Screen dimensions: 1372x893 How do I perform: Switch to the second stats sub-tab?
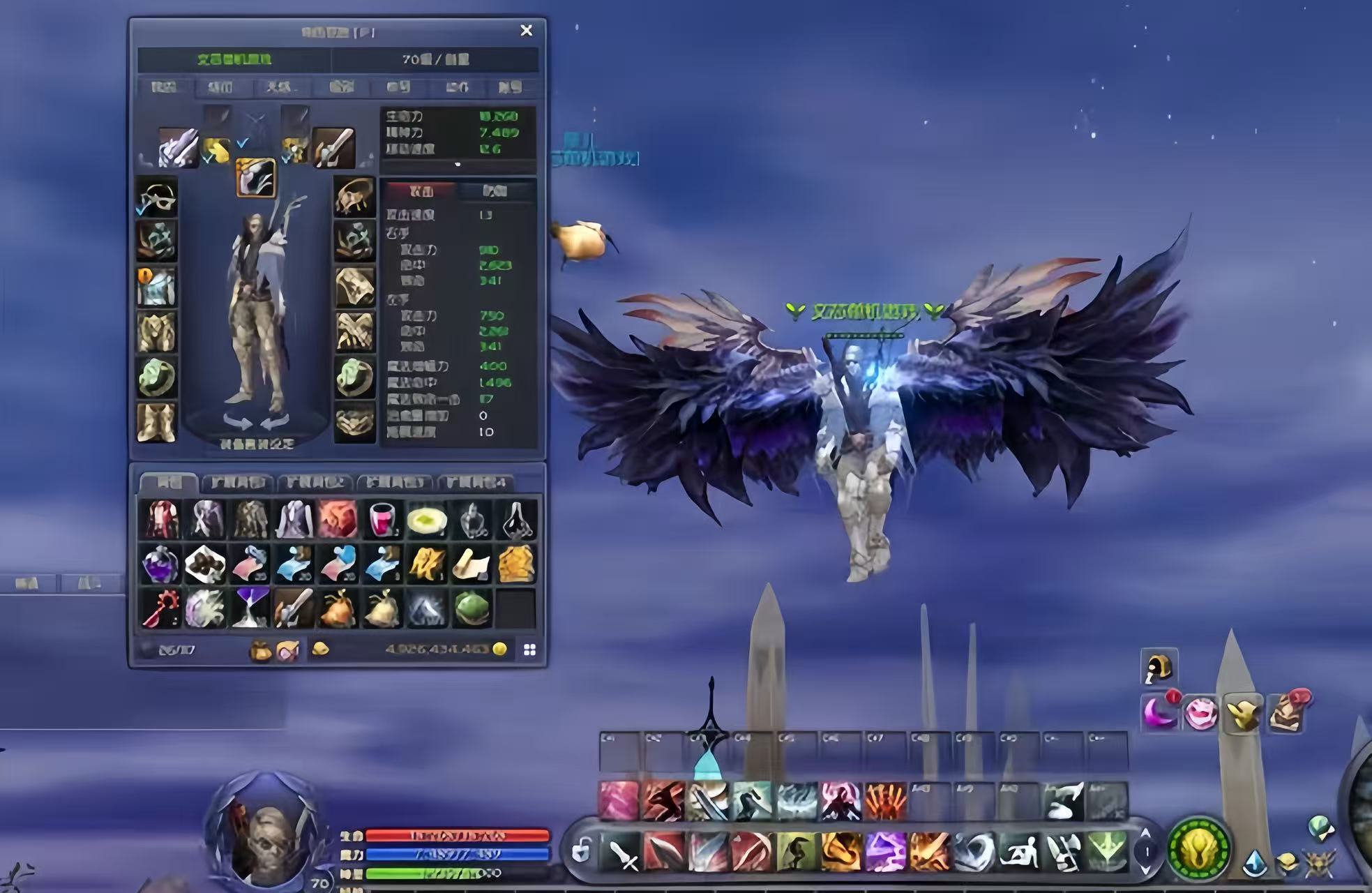click(495, 190)
